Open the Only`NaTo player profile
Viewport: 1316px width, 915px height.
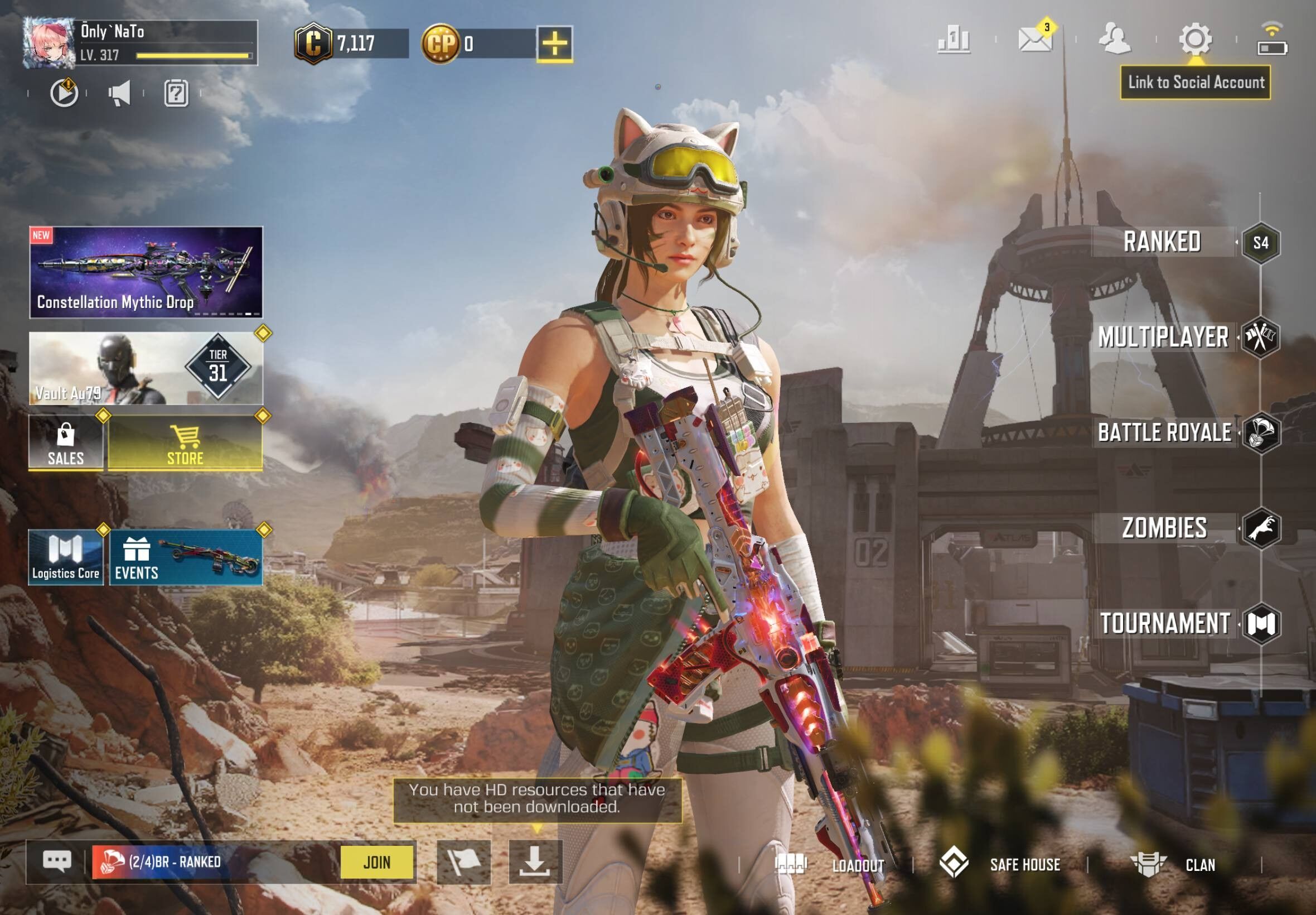pyautogui.click(x=49, y=43)
